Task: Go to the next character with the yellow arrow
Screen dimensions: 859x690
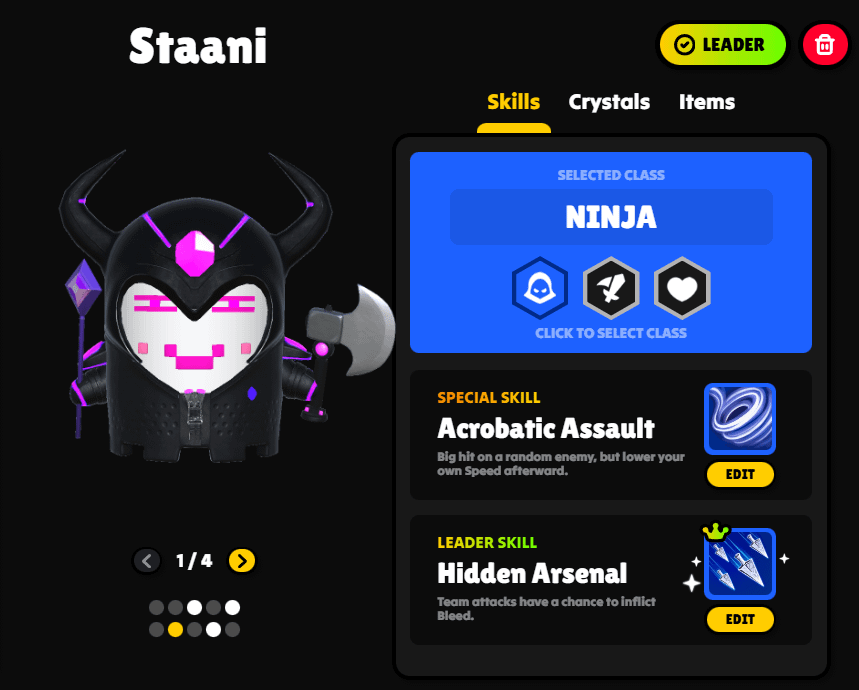Action: tap(242, 561)
